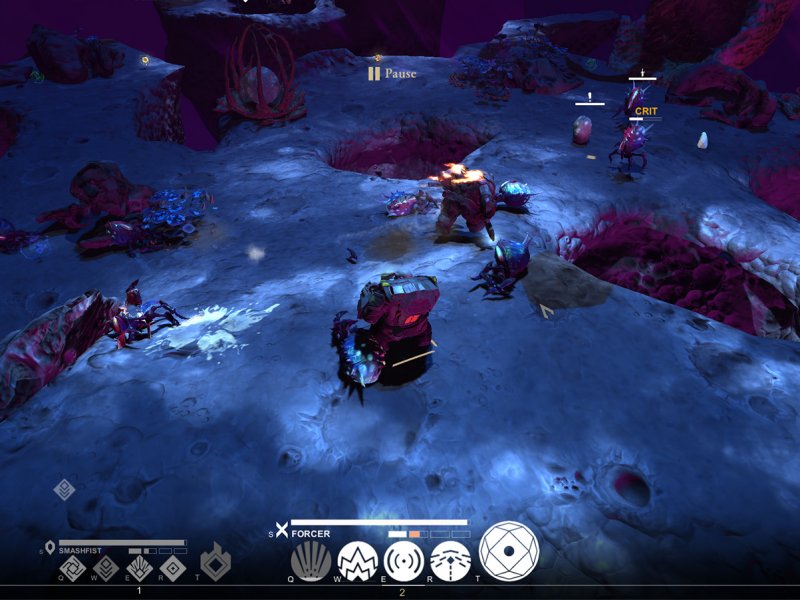Activate Smashfist's stacked chevrons W ability
Viewport: 800px width, 600px height.
[108, 569]
